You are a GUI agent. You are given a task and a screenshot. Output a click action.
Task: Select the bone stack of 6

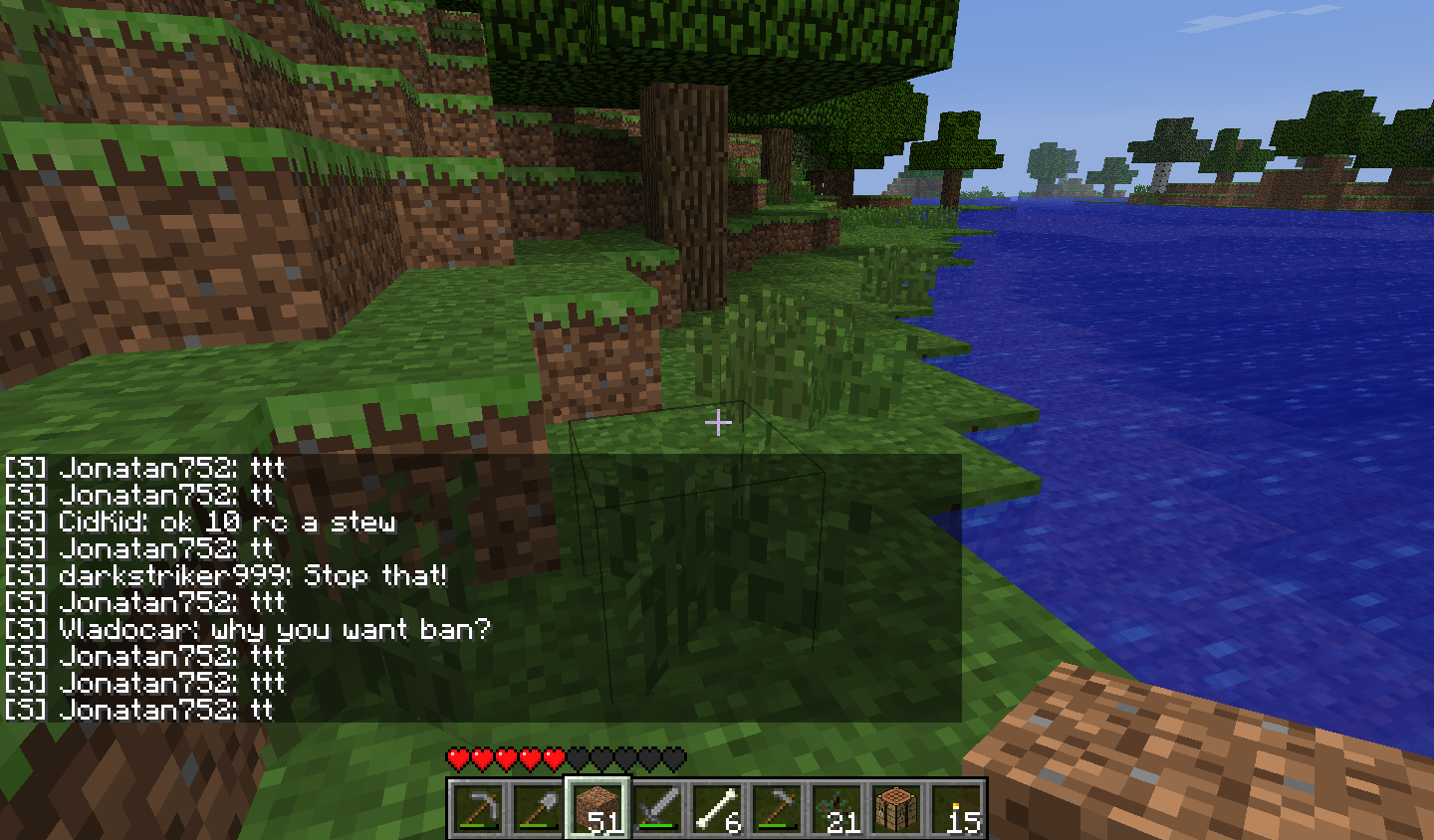[x=717, y=808]
